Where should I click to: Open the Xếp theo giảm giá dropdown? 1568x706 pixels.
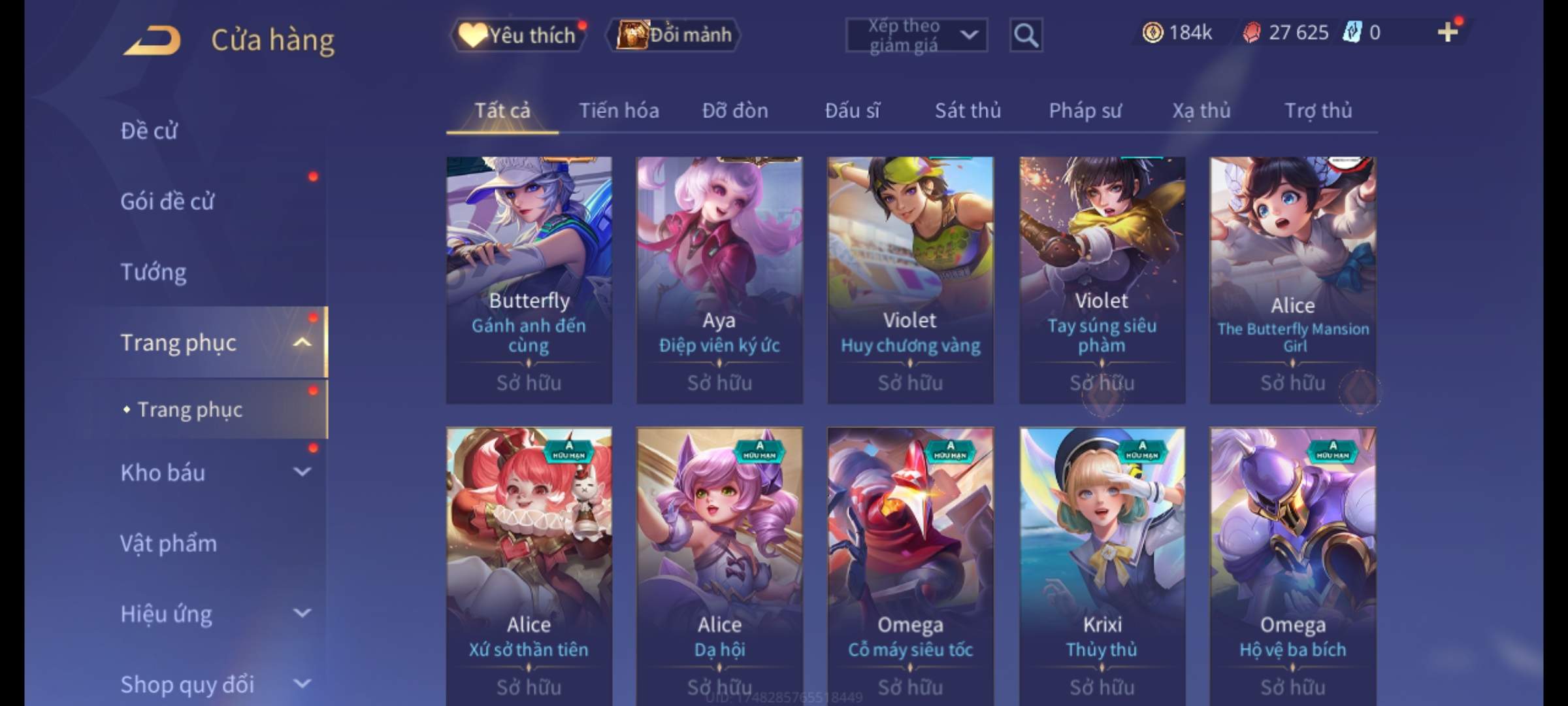click(x=916, y=35)
